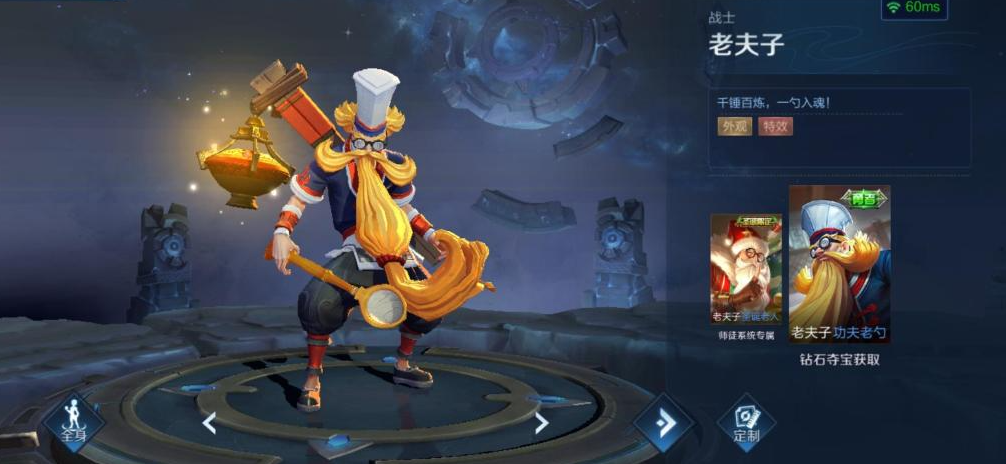Open the 定制 customization button
This screenshot has height=464, width=1006.
point(746,423)
